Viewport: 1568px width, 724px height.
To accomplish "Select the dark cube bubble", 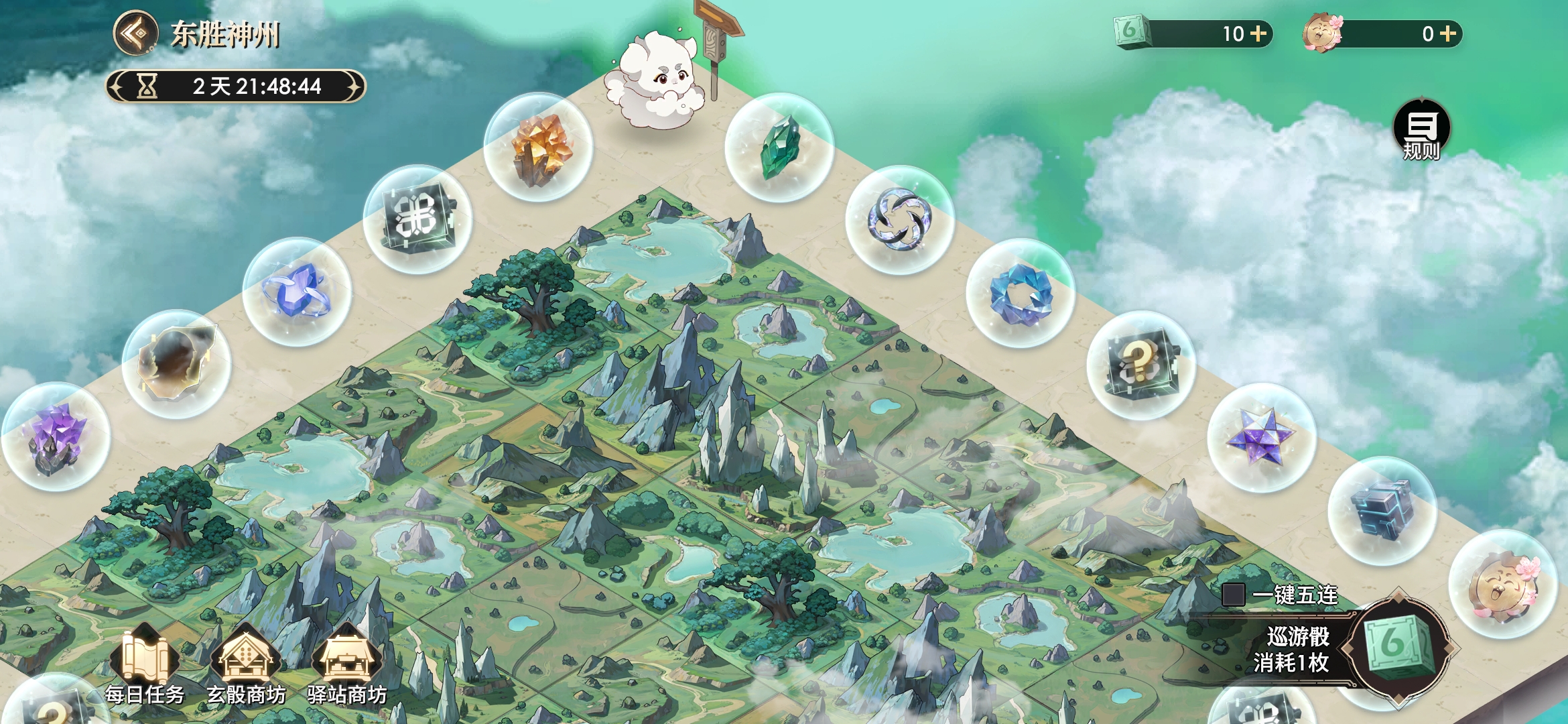I will [1382, 511].
